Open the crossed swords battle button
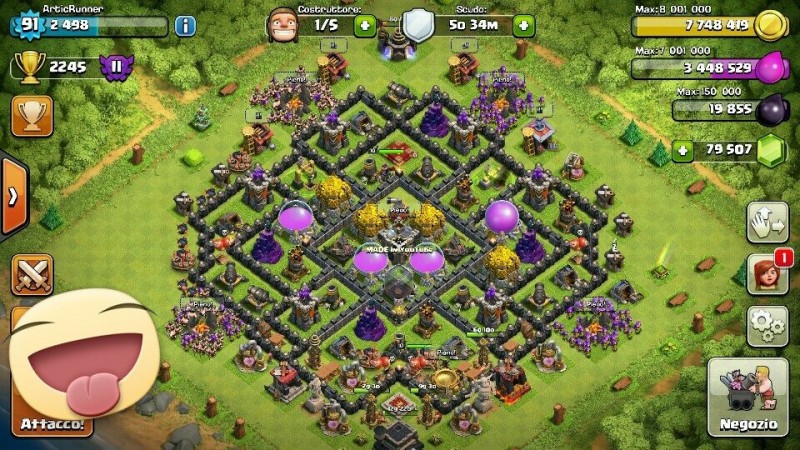 click(32, 275)
